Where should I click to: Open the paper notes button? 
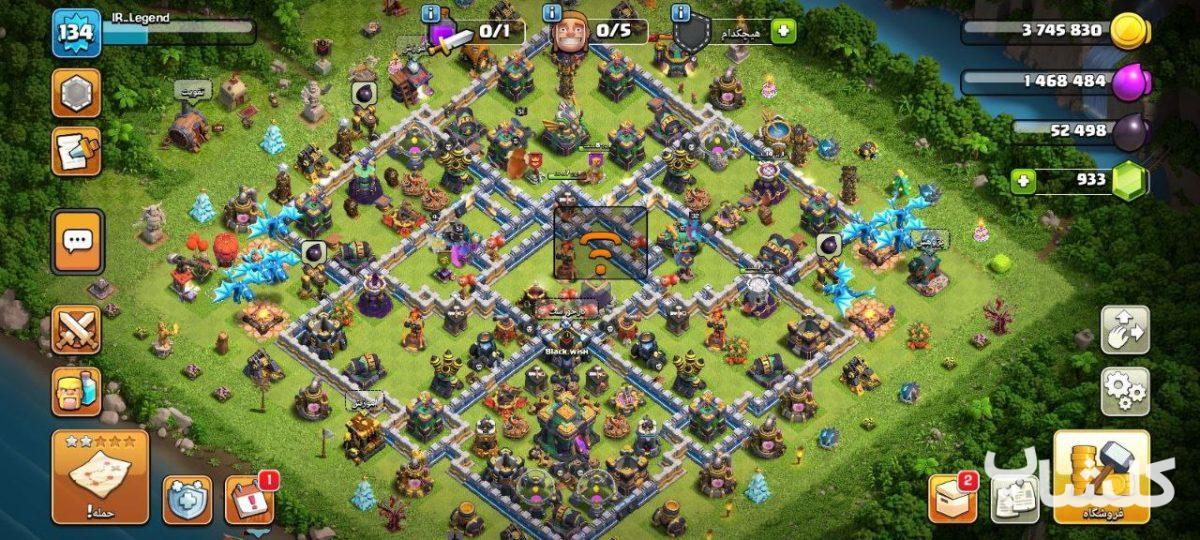[1014, 498]
